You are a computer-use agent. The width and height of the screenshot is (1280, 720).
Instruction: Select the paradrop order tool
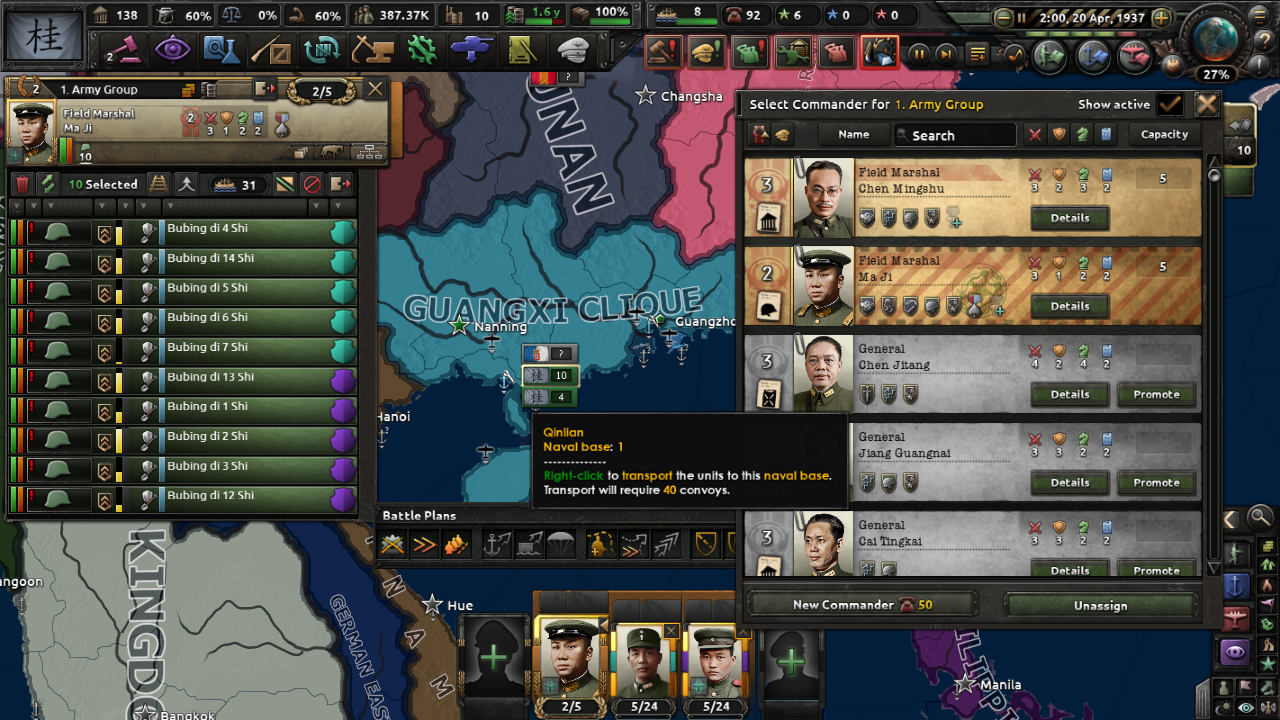562,545
